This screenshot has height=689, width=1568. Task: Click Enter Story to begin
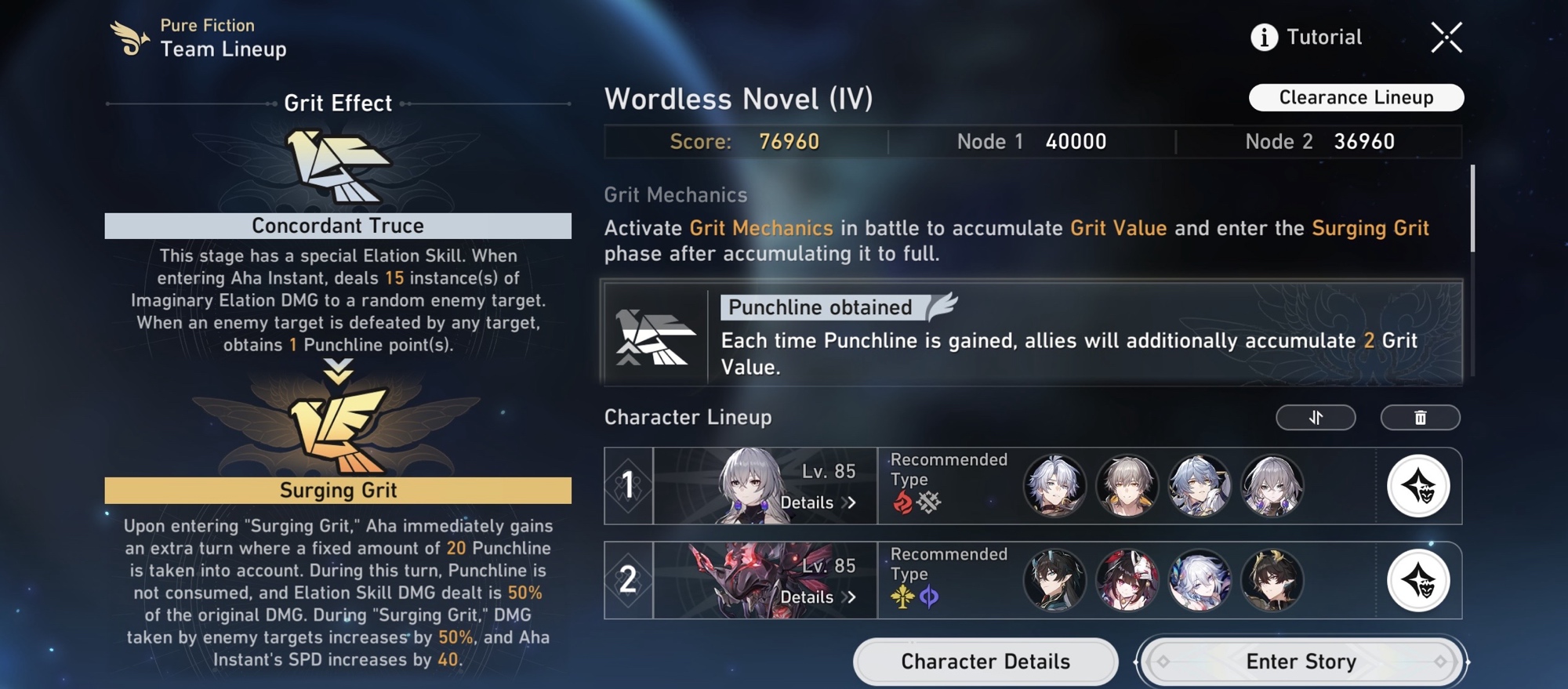1301,662
